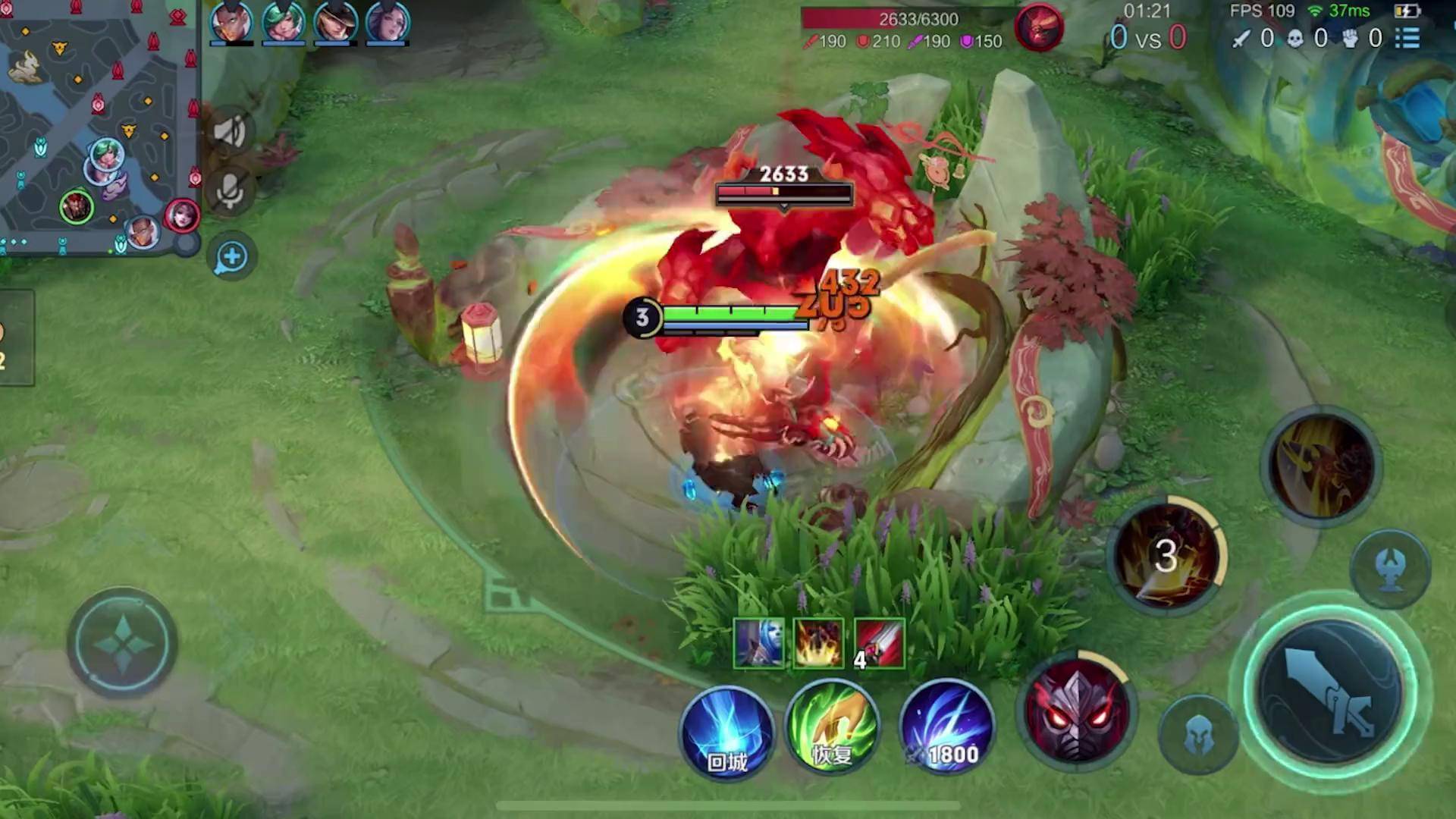Image resolution: width=1456 pixels, height=819 pixels.
Task: Open the scoreboard list icon
Action: 1407,38
